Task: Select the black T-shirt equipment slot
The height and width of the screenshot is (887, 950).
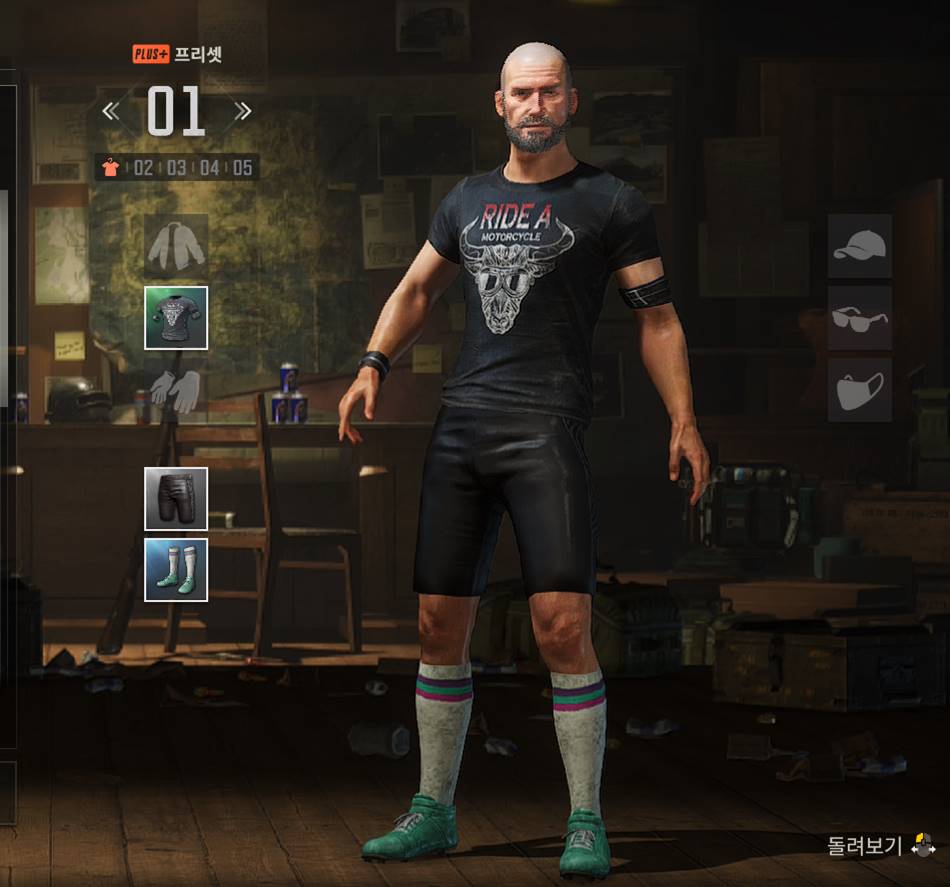Action: tap(176, 318)
